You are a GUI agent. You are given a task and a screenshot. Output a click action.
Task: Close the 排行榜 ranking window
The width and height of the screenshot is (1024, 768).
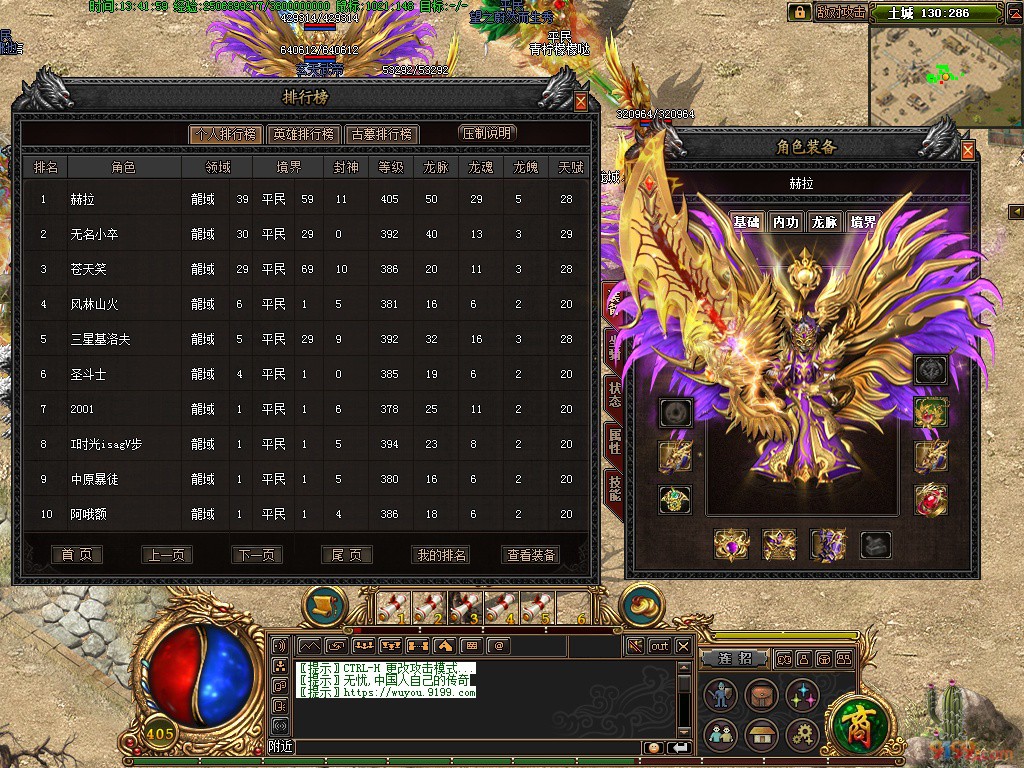click(x=581, y=101)
